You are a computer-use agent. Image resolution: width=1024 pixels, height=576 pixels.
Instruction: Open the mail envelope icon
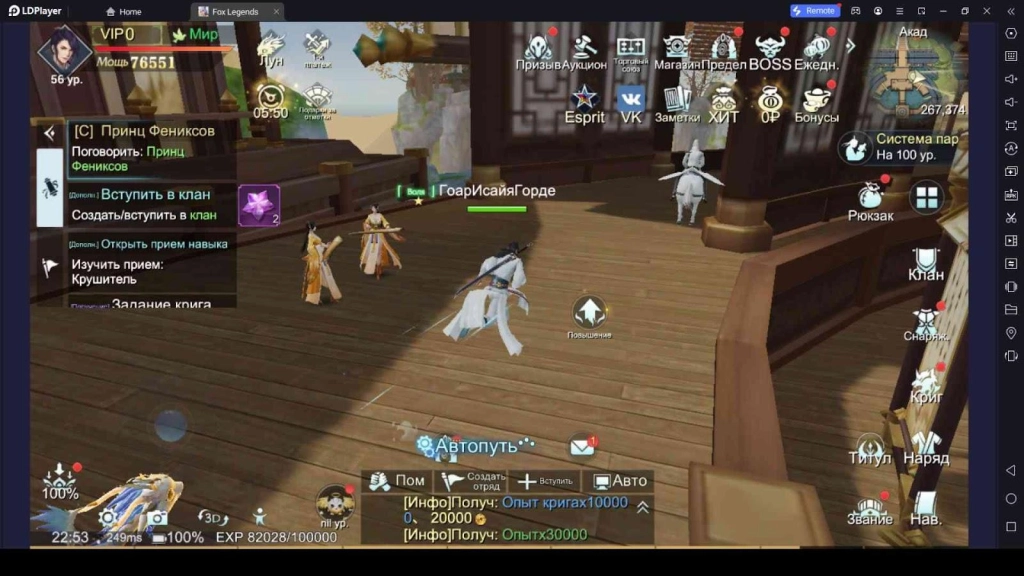[582, 446]
